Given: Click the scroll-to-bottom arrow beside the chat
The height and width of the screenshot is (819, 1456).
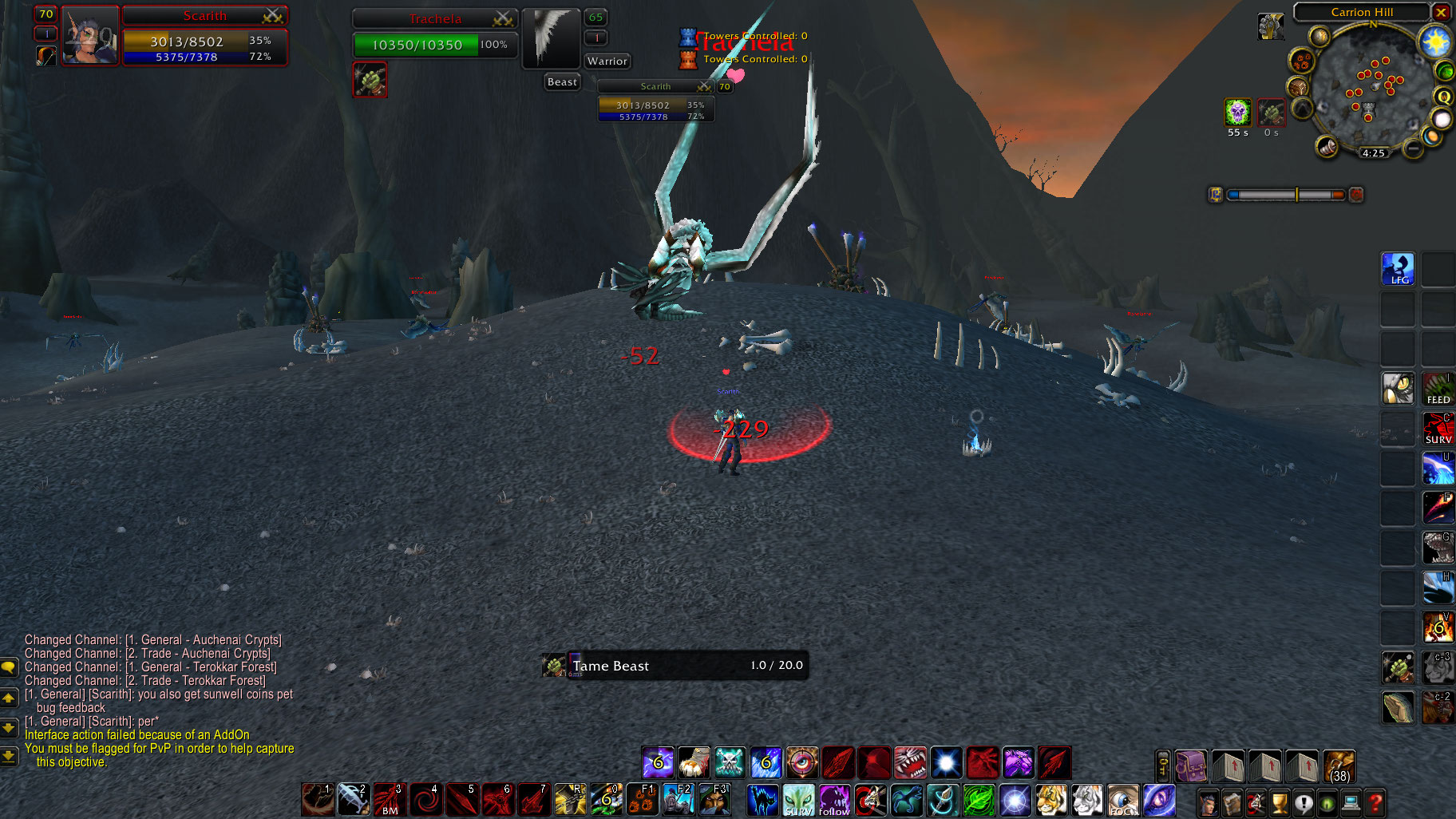Looking at the screenshot, I should coord(10,755).
